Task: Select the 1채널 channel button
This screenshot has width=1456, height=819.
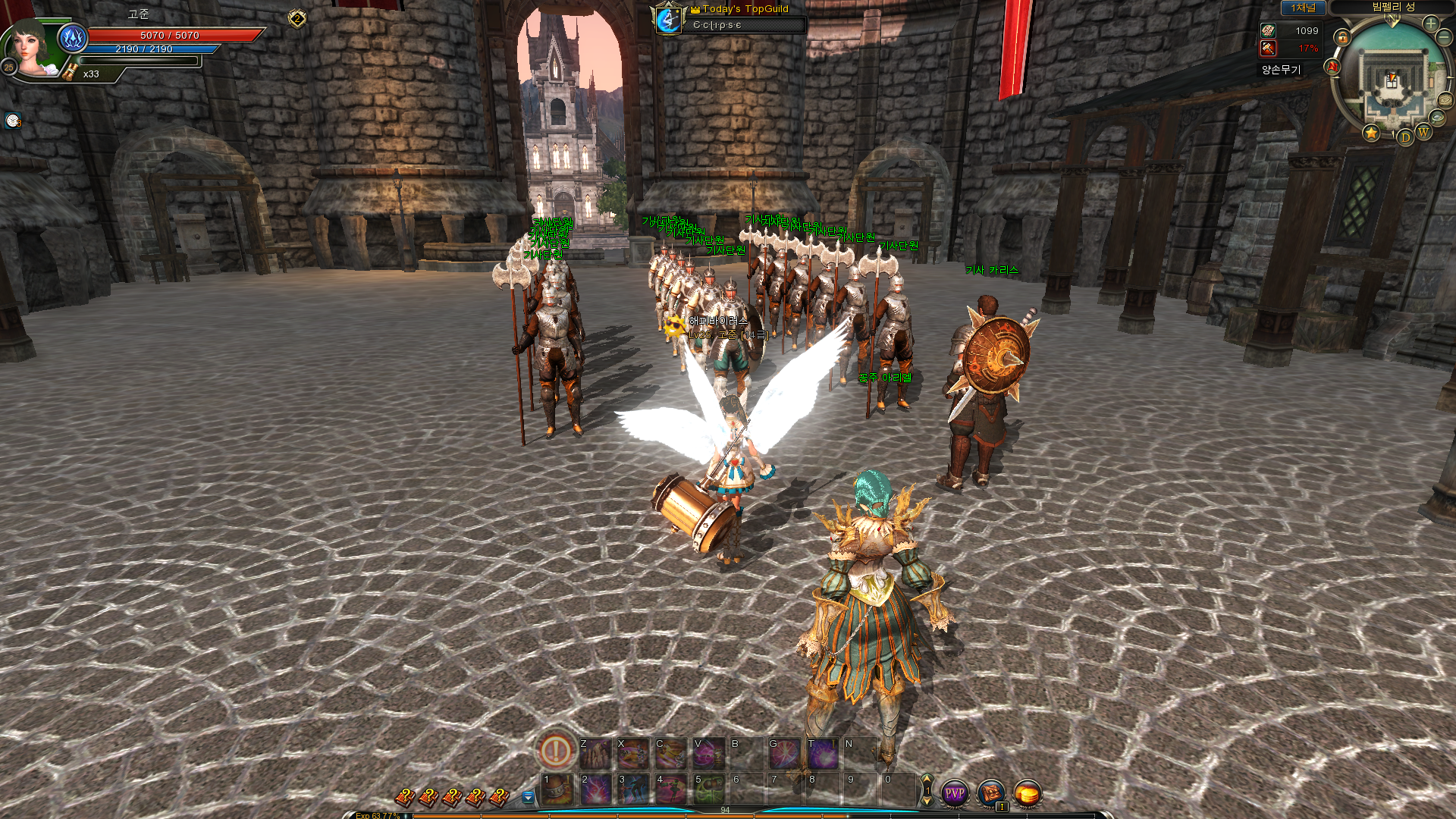Action: click(1303, 8)
